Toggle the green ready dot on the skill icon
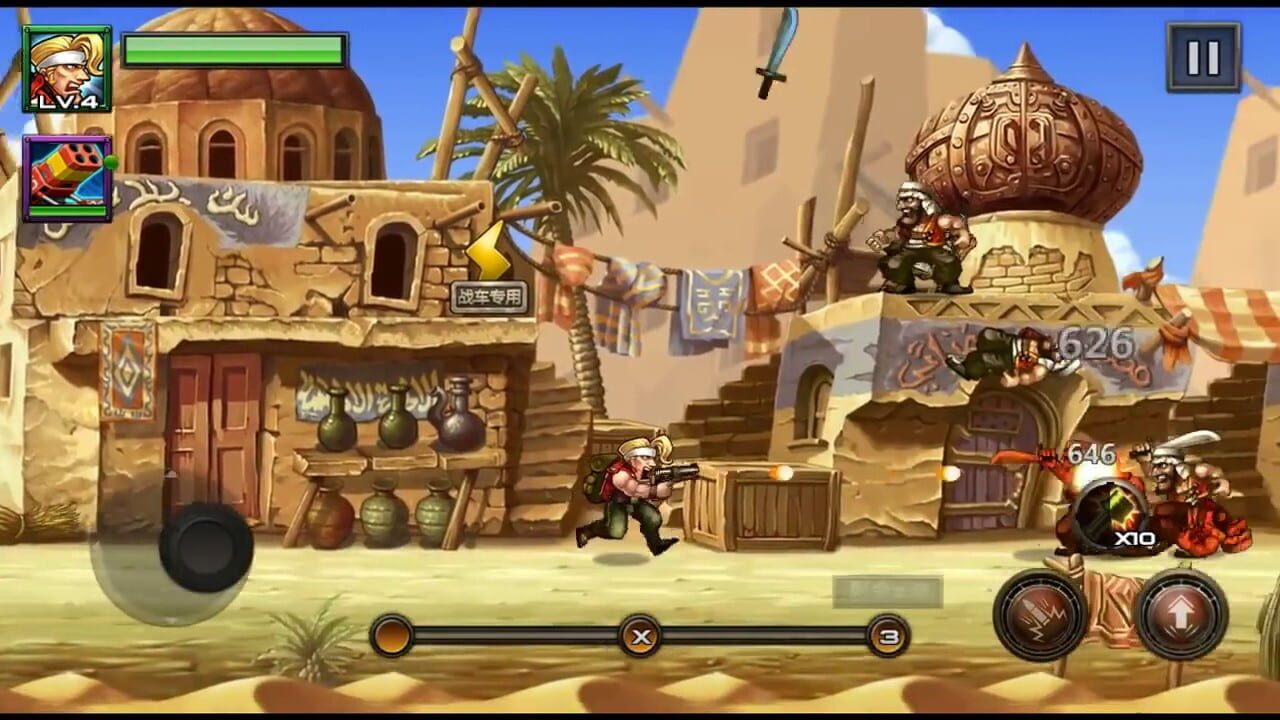This screenshot has height=720, width=1280. pyautogui.click(x=112, y=160)
